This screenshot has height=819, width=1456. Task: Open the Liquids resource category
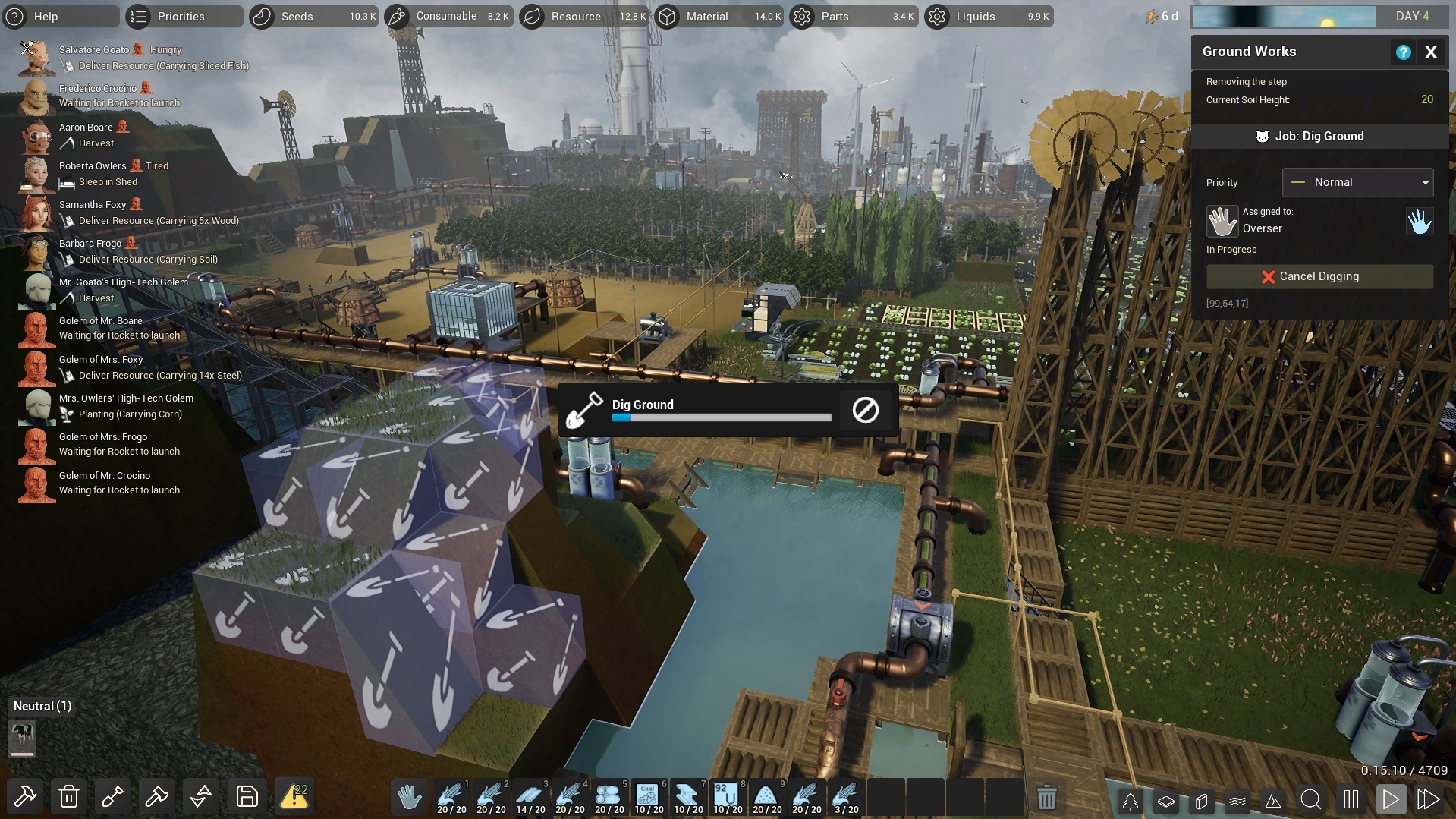click(x=976, y=16)
